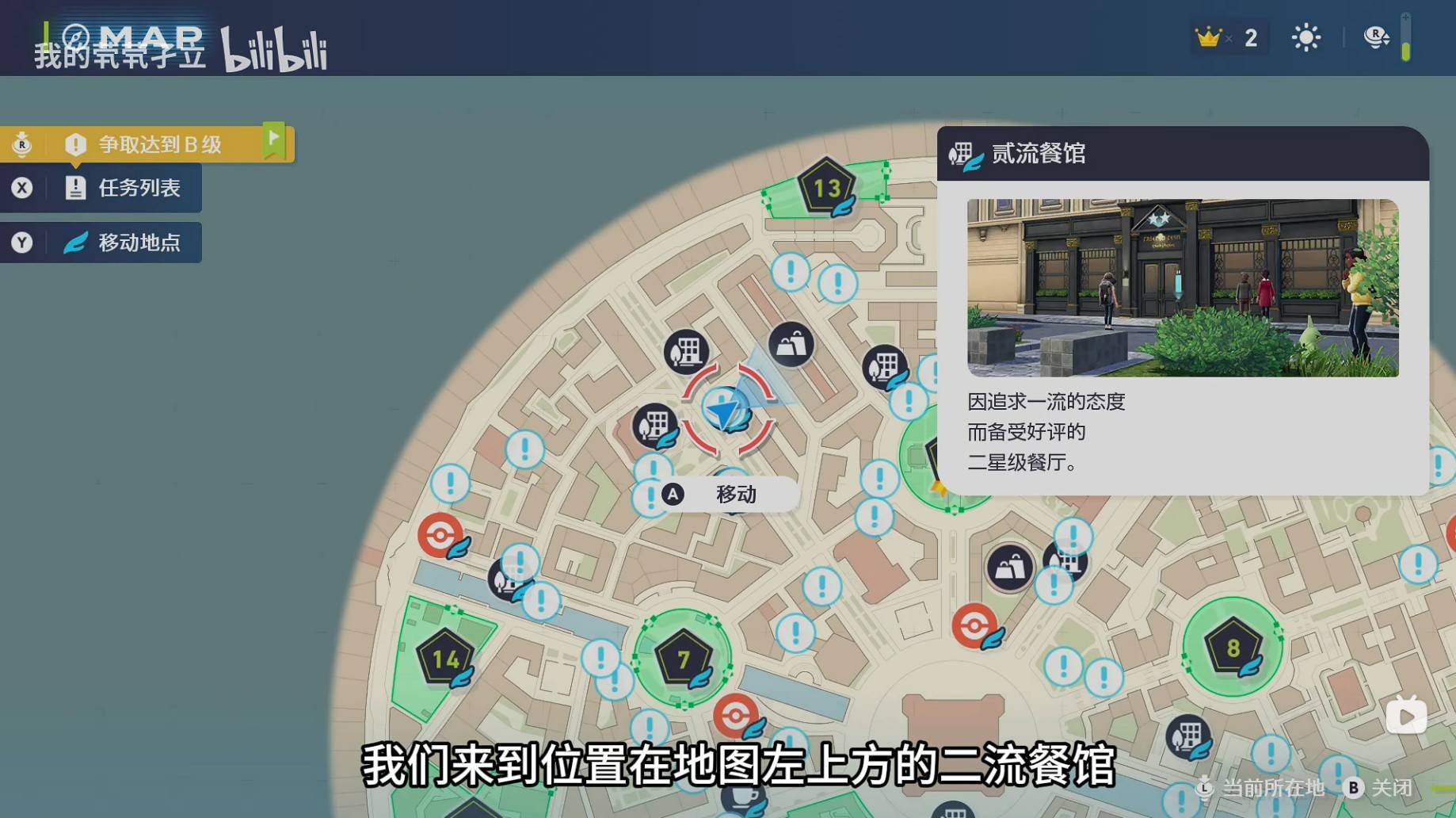
Task: Toggle the sun weather icon
Action: point(1305,38)
